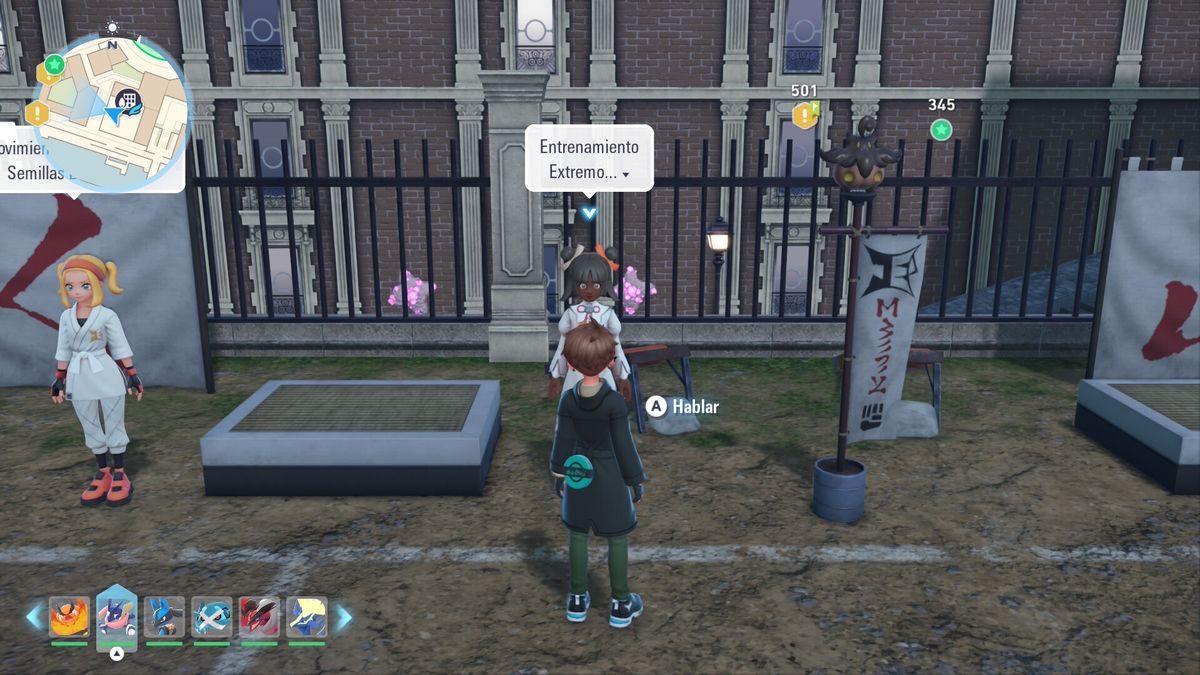
Task: Click the green star marker on the minimap
Action: [x=54, y=65]
